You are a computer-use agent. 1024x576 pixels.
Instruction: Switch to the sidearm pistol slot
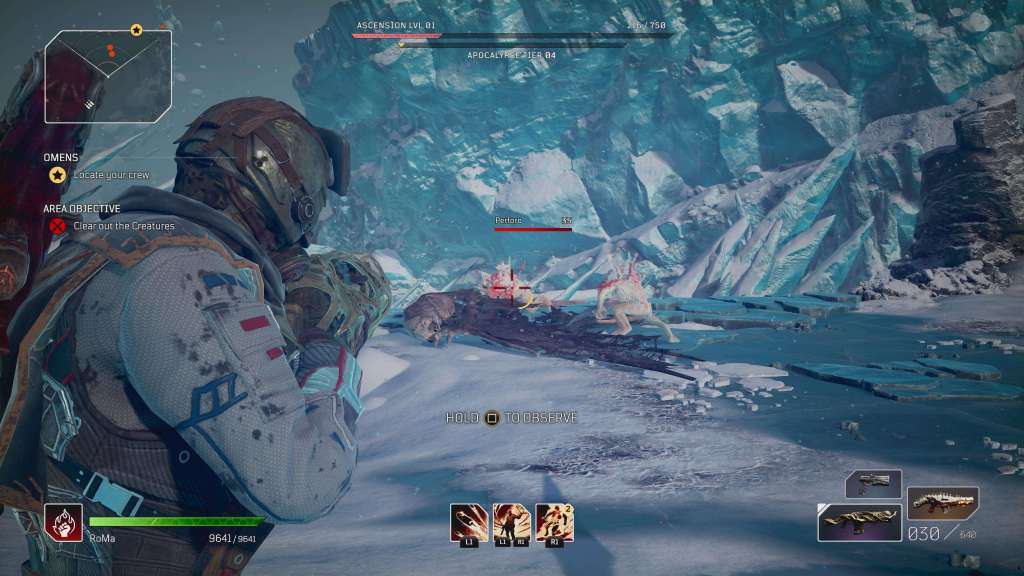[873, 483]
